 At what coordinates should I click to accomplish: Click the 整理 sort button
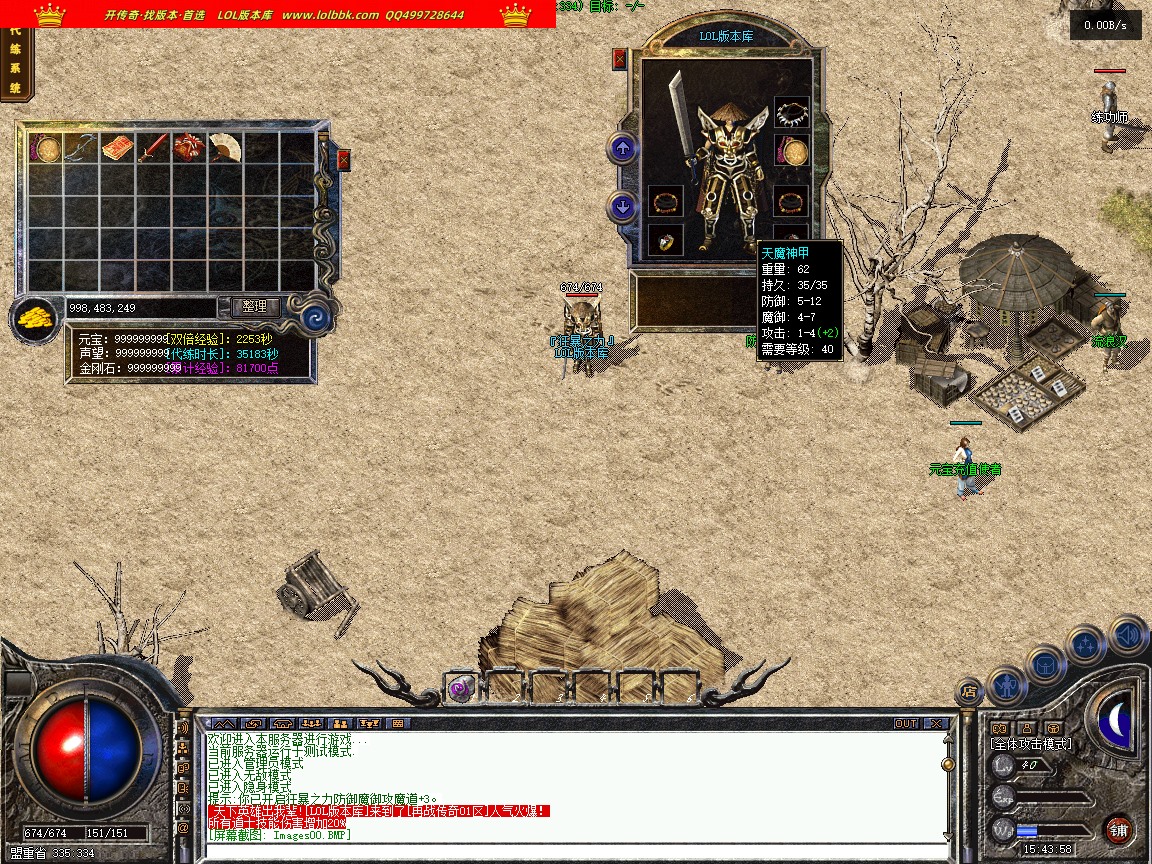pyautogui.click(x=255, y=307)
